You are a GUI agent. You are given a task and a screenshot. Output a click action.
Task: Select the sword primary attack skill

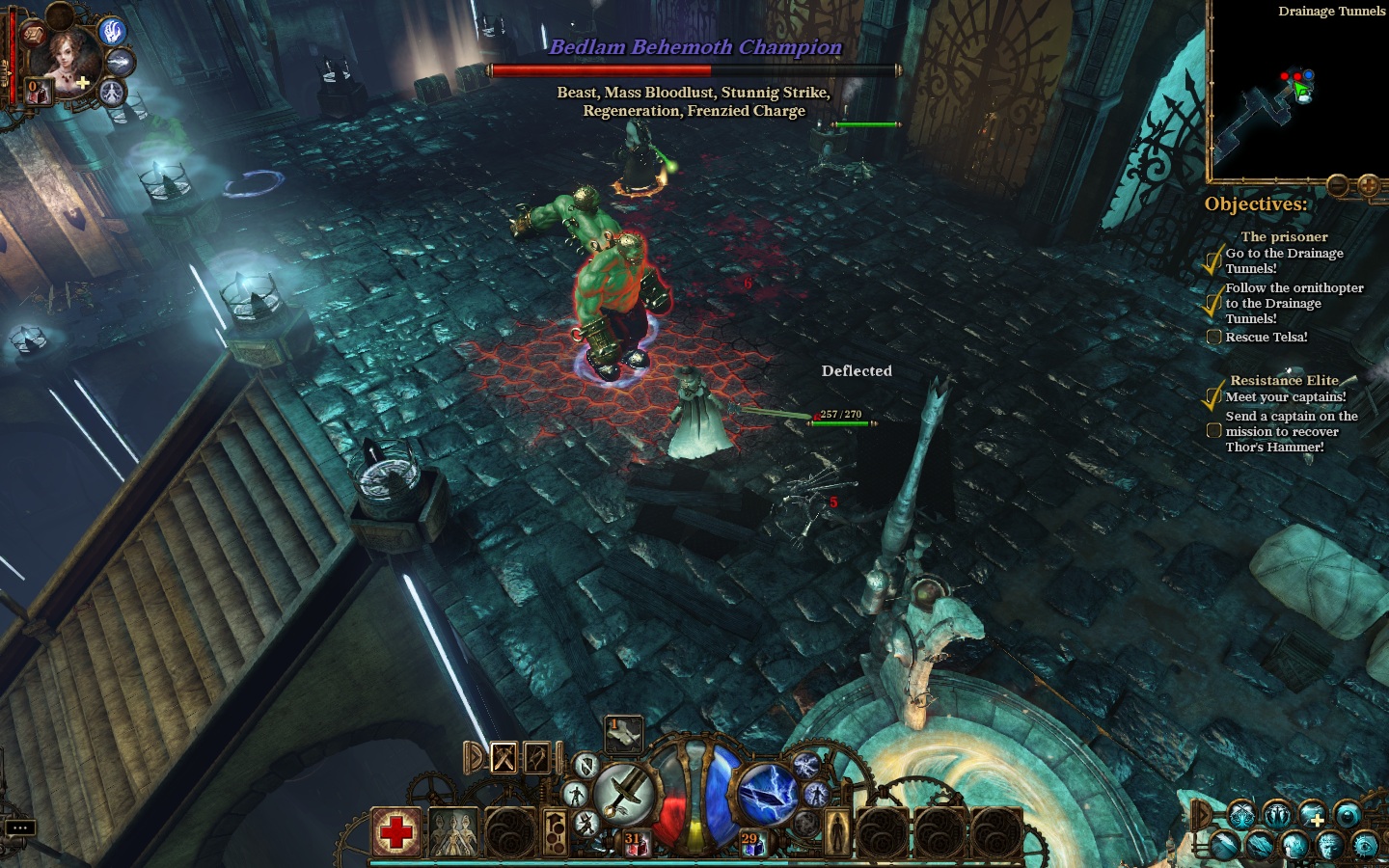click(623, 793)
